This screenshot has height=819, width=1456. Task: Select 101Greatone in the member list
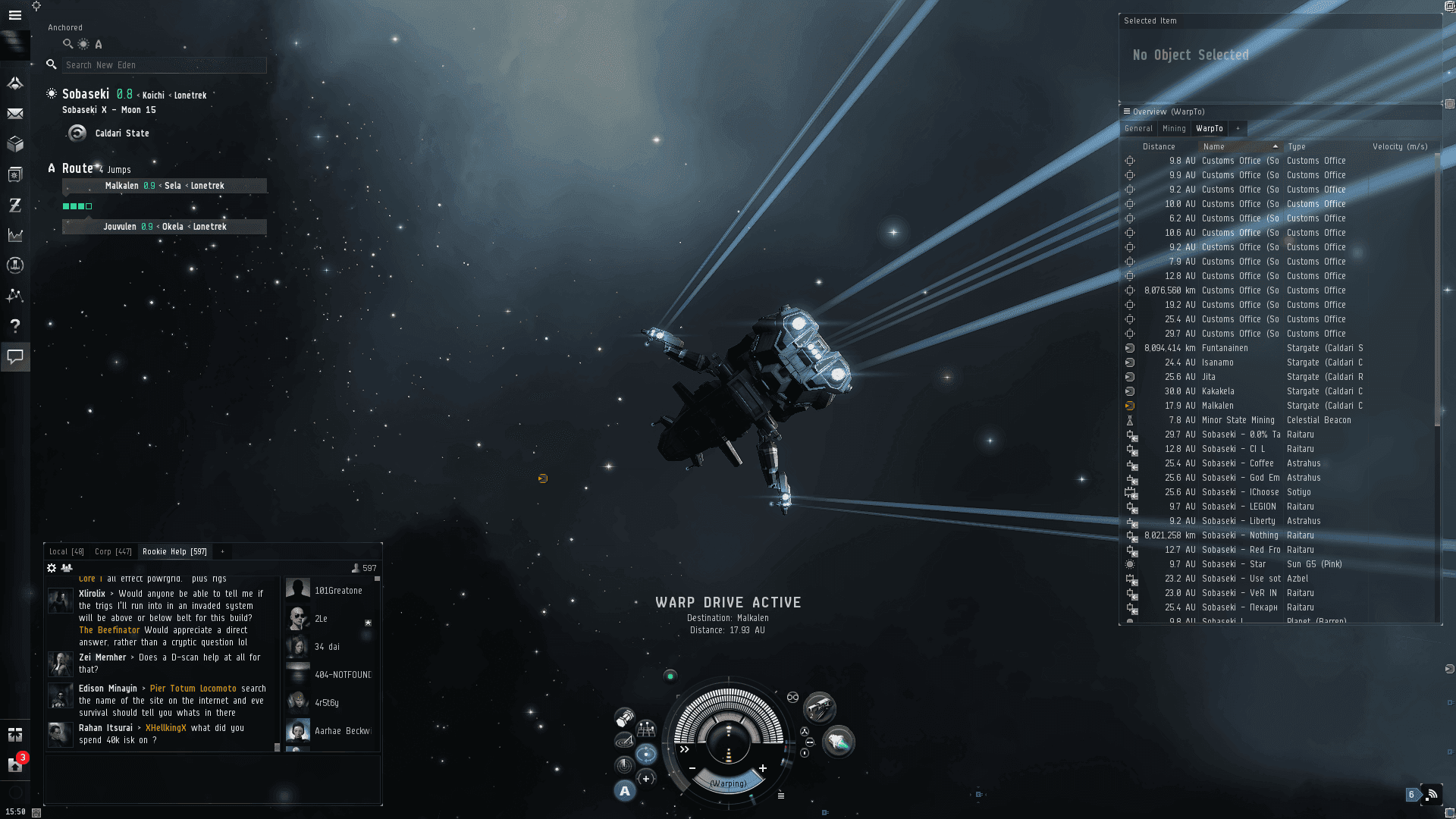pos(338,591)
